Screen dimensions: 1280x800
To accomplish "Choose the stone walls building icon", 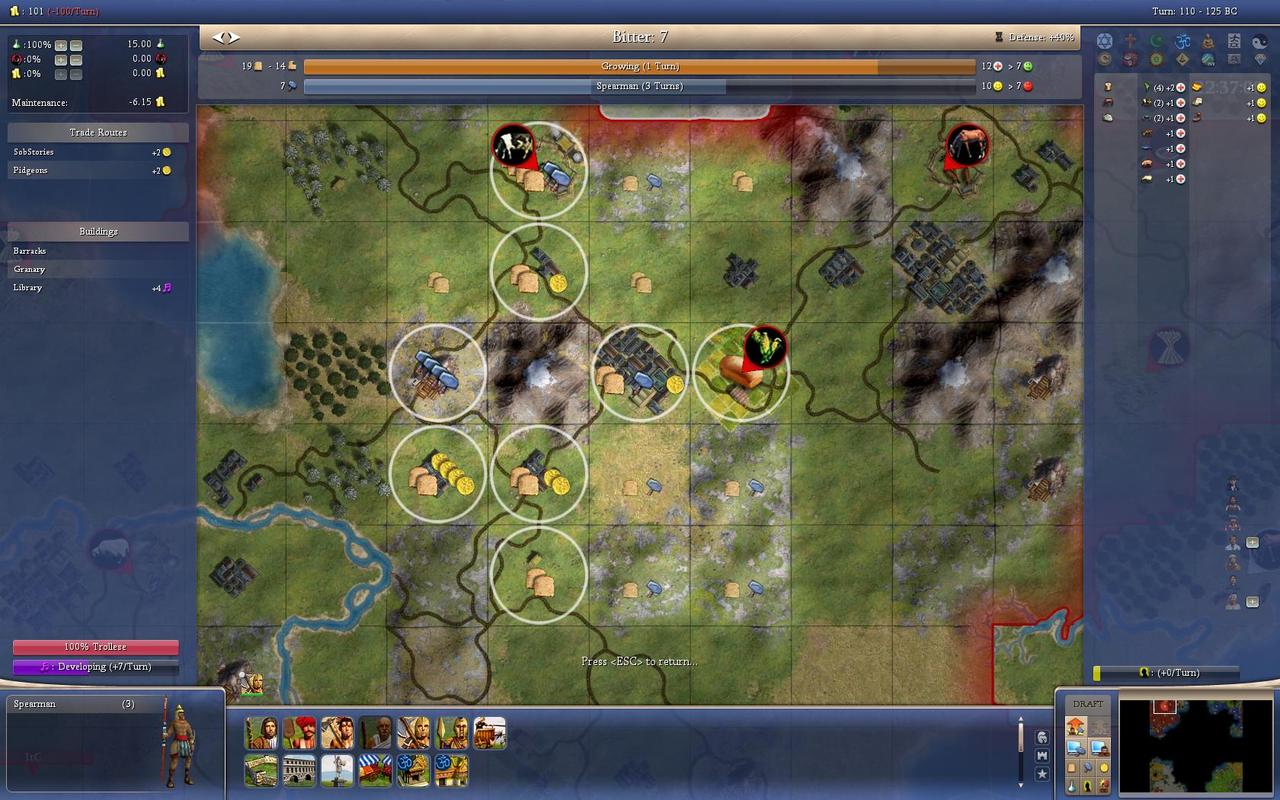I will [x=261, y=770].
